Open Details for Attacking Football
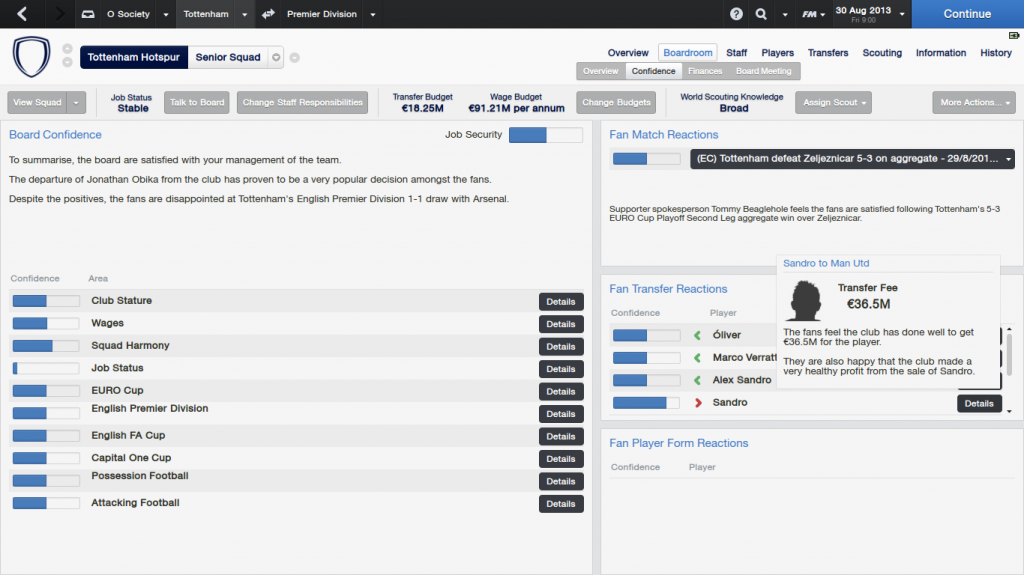The height and width of the screenshot is (575, 1024). (560, 504)
